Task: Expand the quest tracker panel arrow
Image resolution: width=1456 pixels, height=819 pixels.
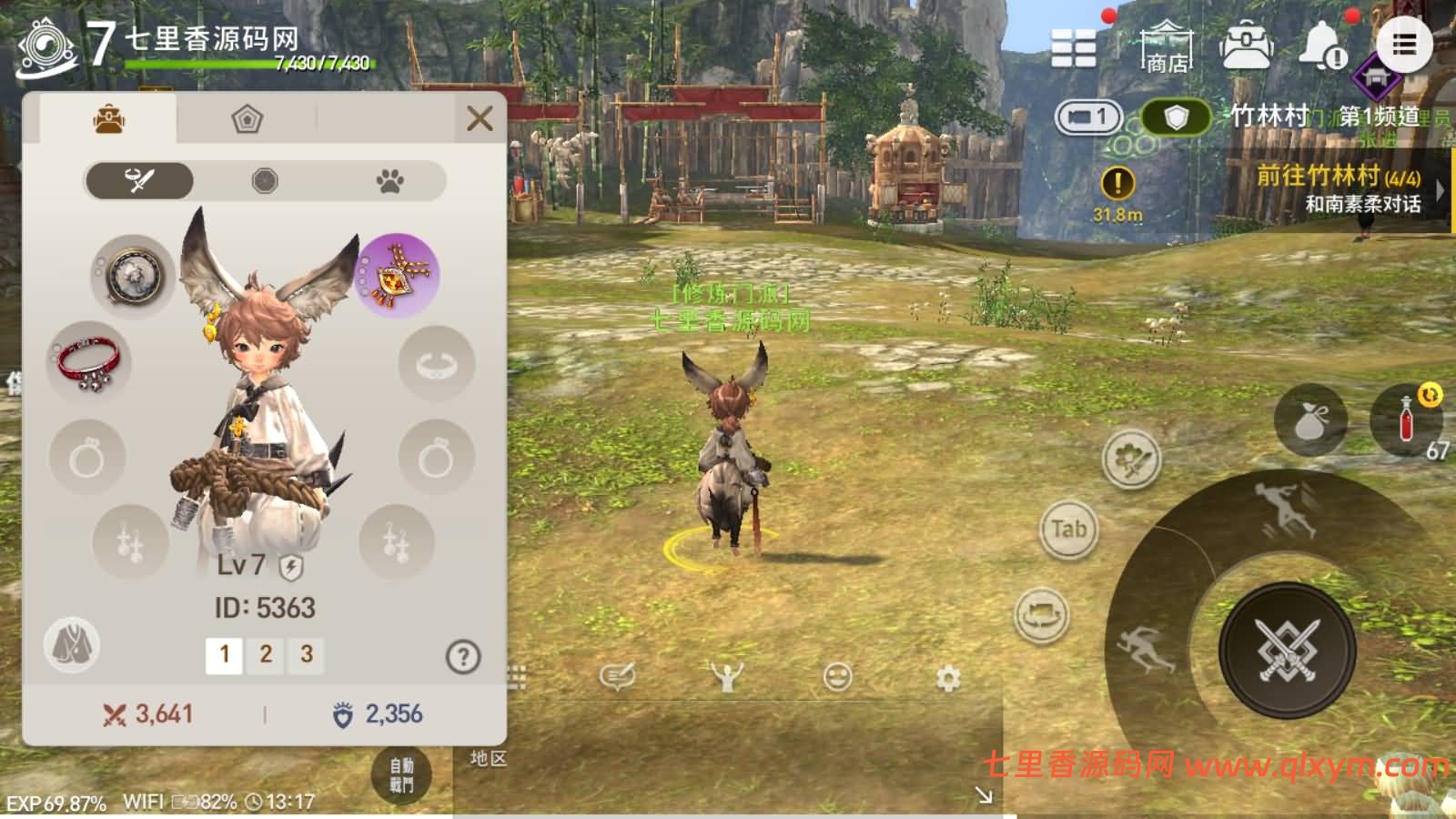Action: point(1440,191)
